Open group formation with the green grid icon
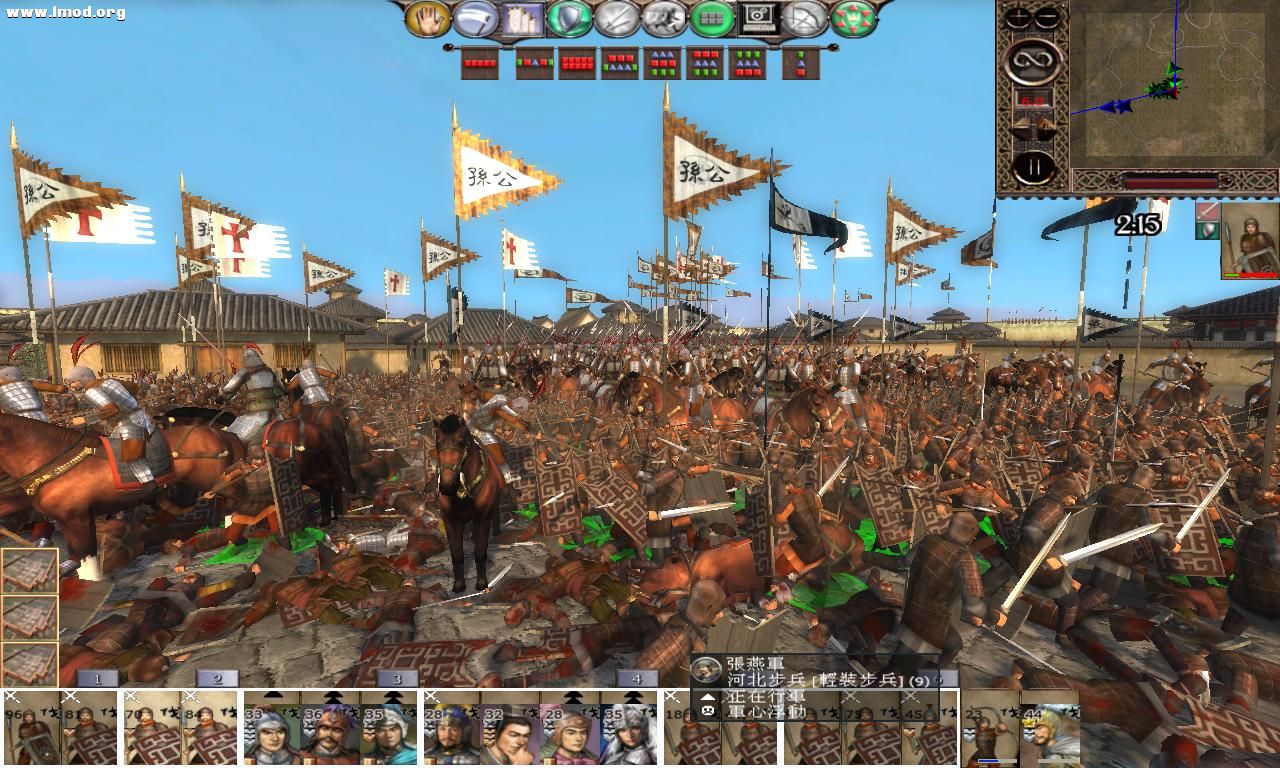Screen dimensions: 1280x768 pyautogui.click(x=711, y=20)
